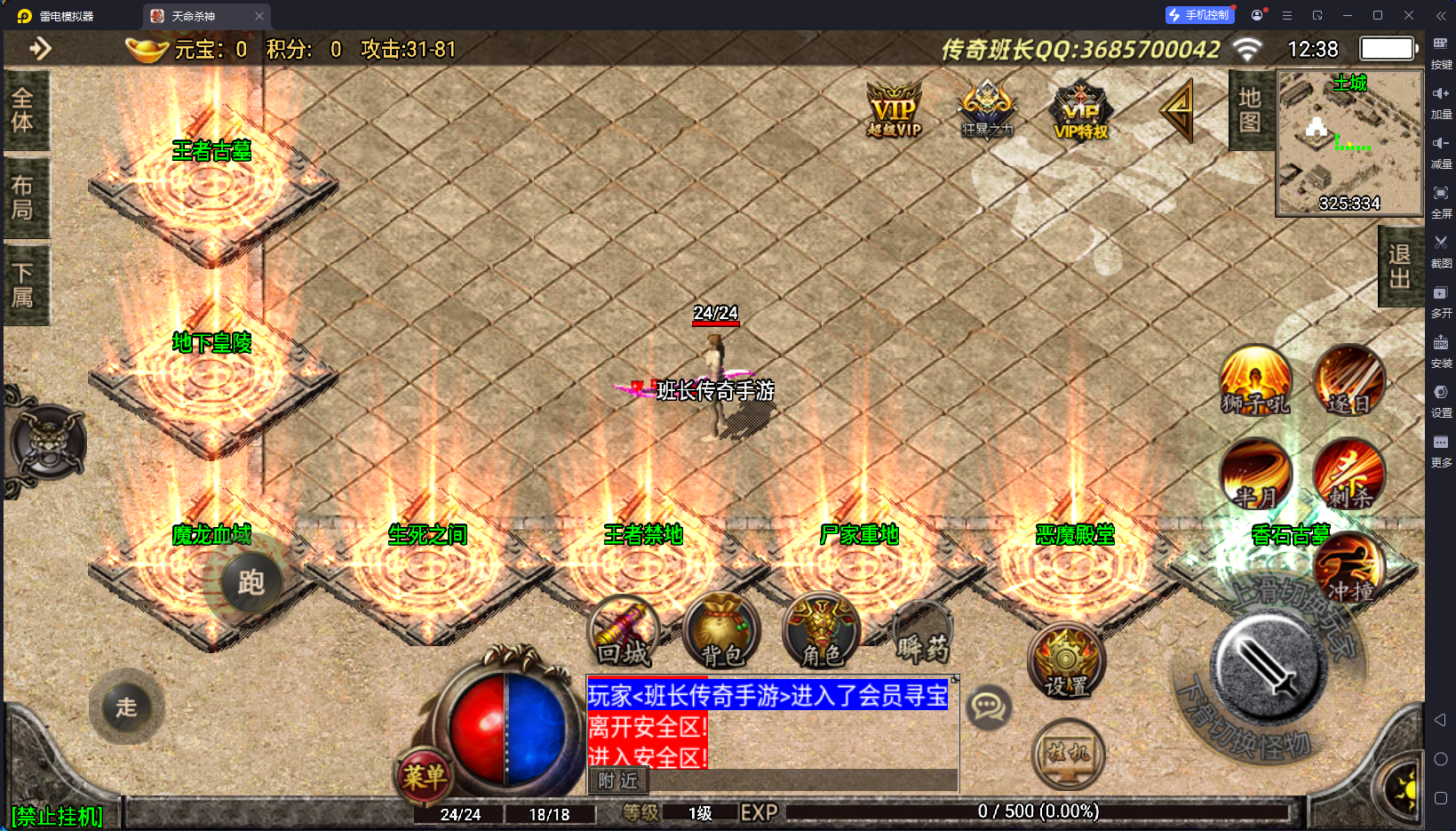
Task: Open the 超级VIP icon
Action: click(x=895, y=110)
